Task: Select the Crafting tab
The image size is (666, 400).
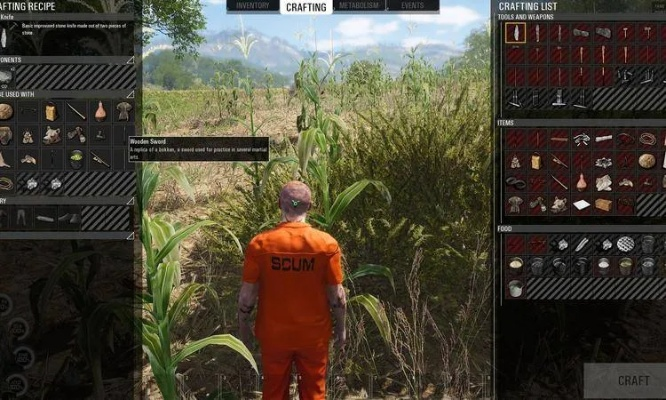Action: coord(305,7)
